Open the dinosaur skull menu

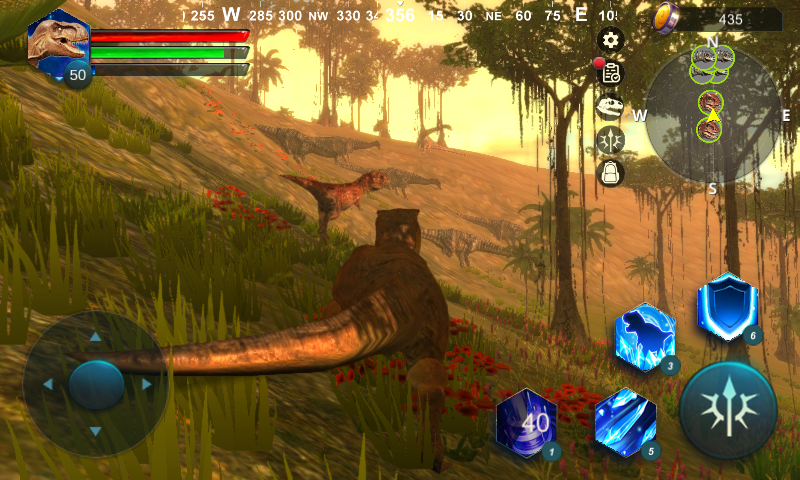click(x=610, y=107)
